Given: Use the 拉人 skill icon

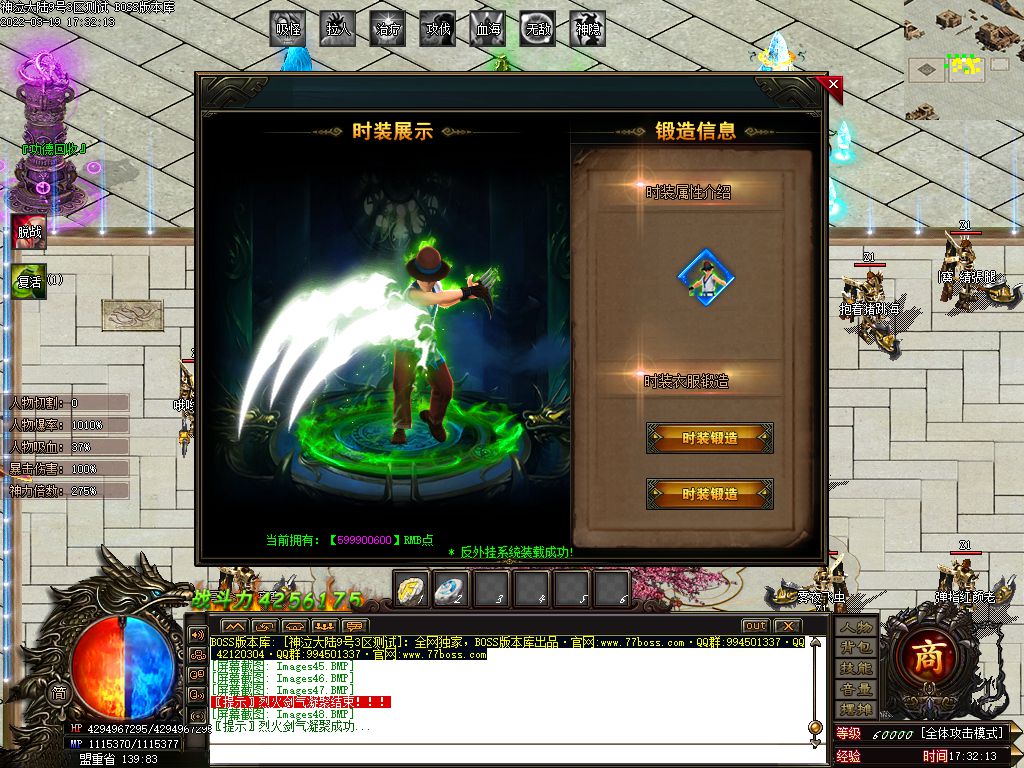Looking at the screenshot, I should pos(339,28).
